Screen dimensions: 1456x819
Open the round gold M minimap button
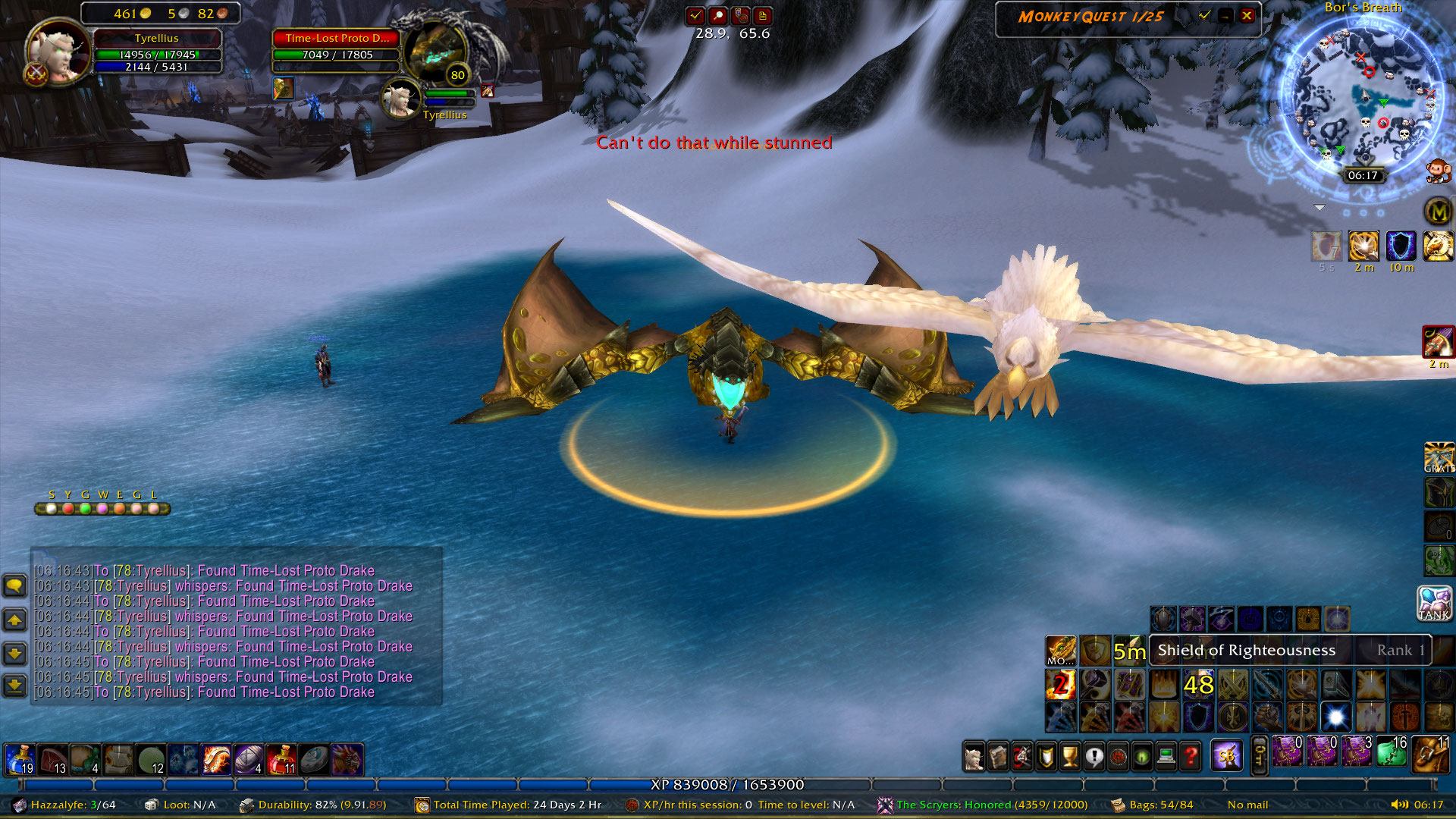point(1438,212)
